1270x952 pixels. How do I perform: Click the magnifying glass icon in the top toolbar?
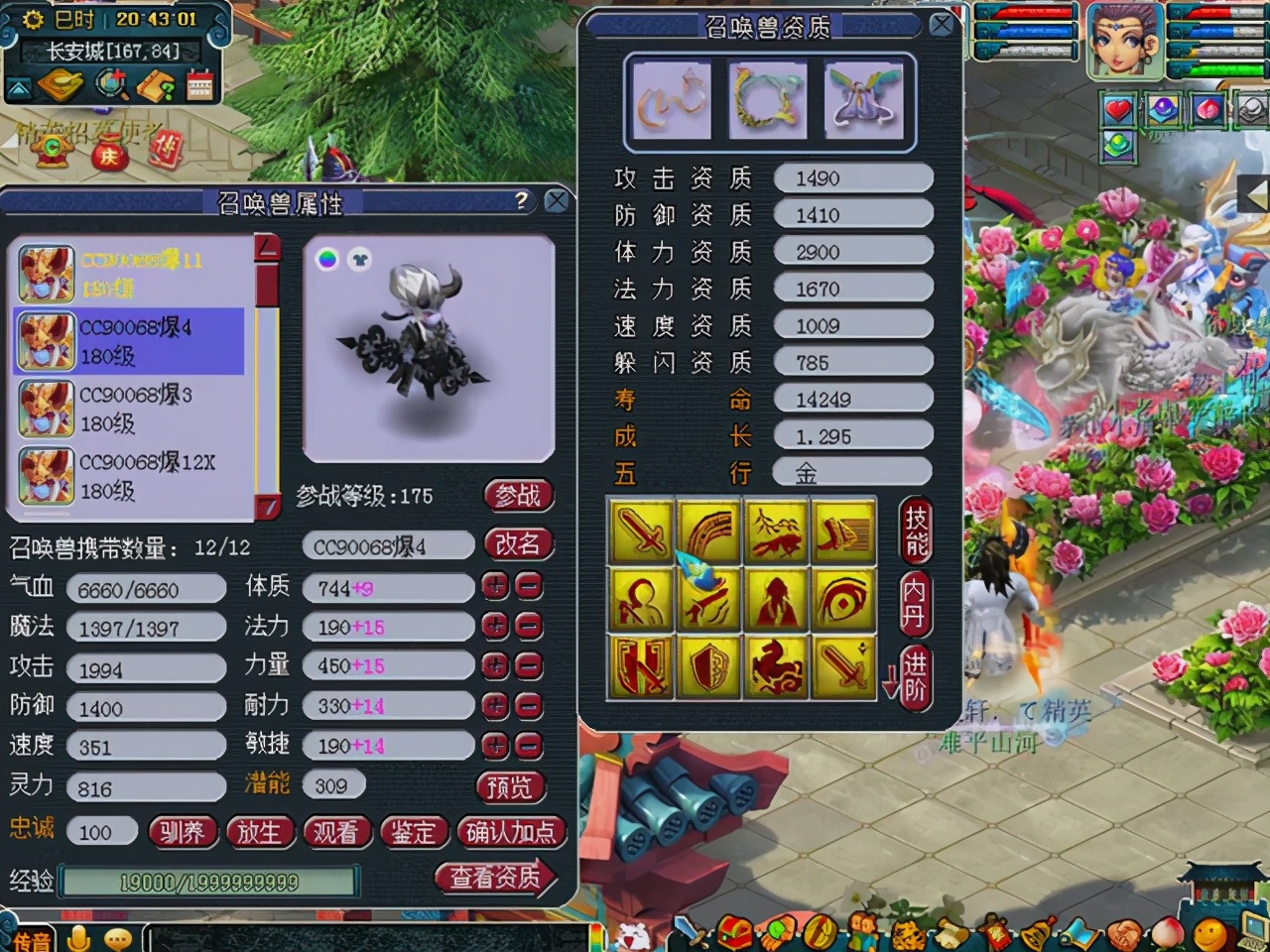click(111, 84)
